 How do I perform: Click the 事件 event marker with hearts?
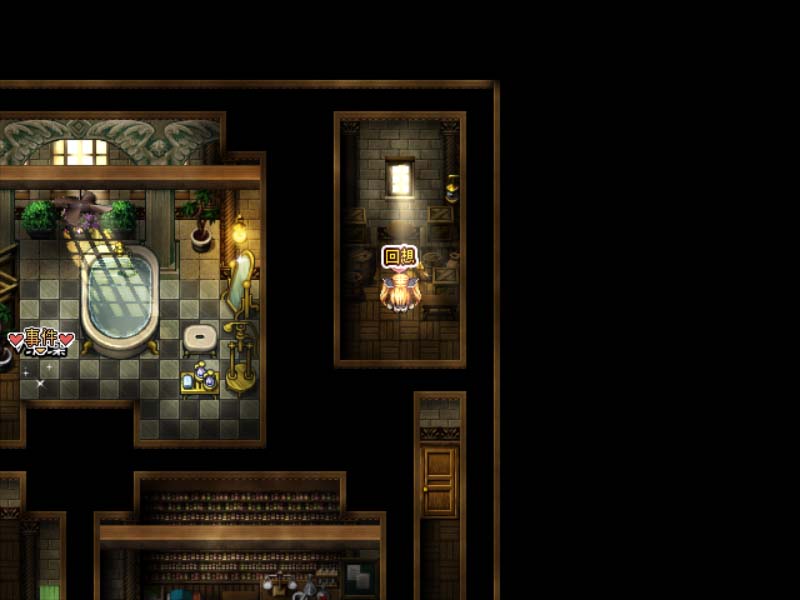tap(41, 339)
